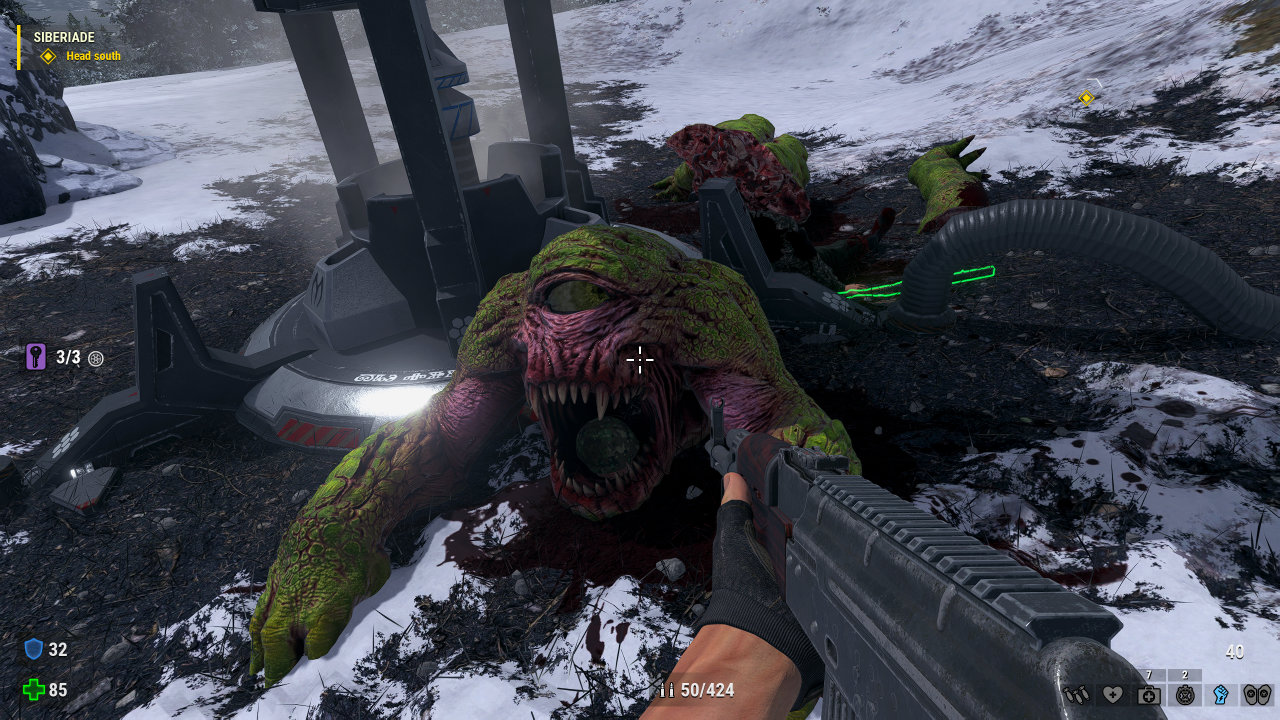Trigger the blue fist power-up gadget
The image size is (1280, 720).
pyautogui.click(x=1220, y=694)
